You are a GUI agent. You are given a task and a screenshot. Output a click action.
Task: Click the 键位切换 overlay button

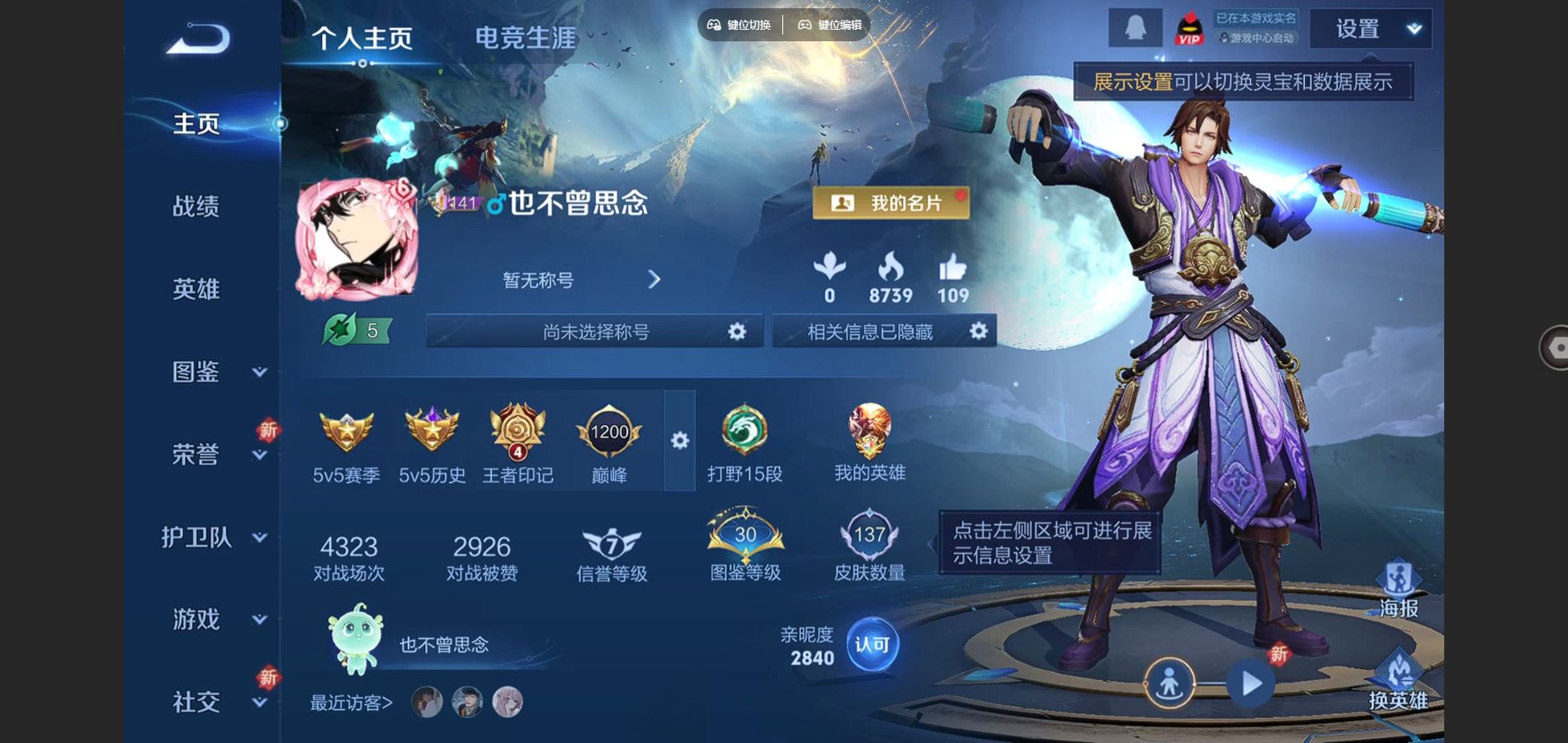point(739,25)
